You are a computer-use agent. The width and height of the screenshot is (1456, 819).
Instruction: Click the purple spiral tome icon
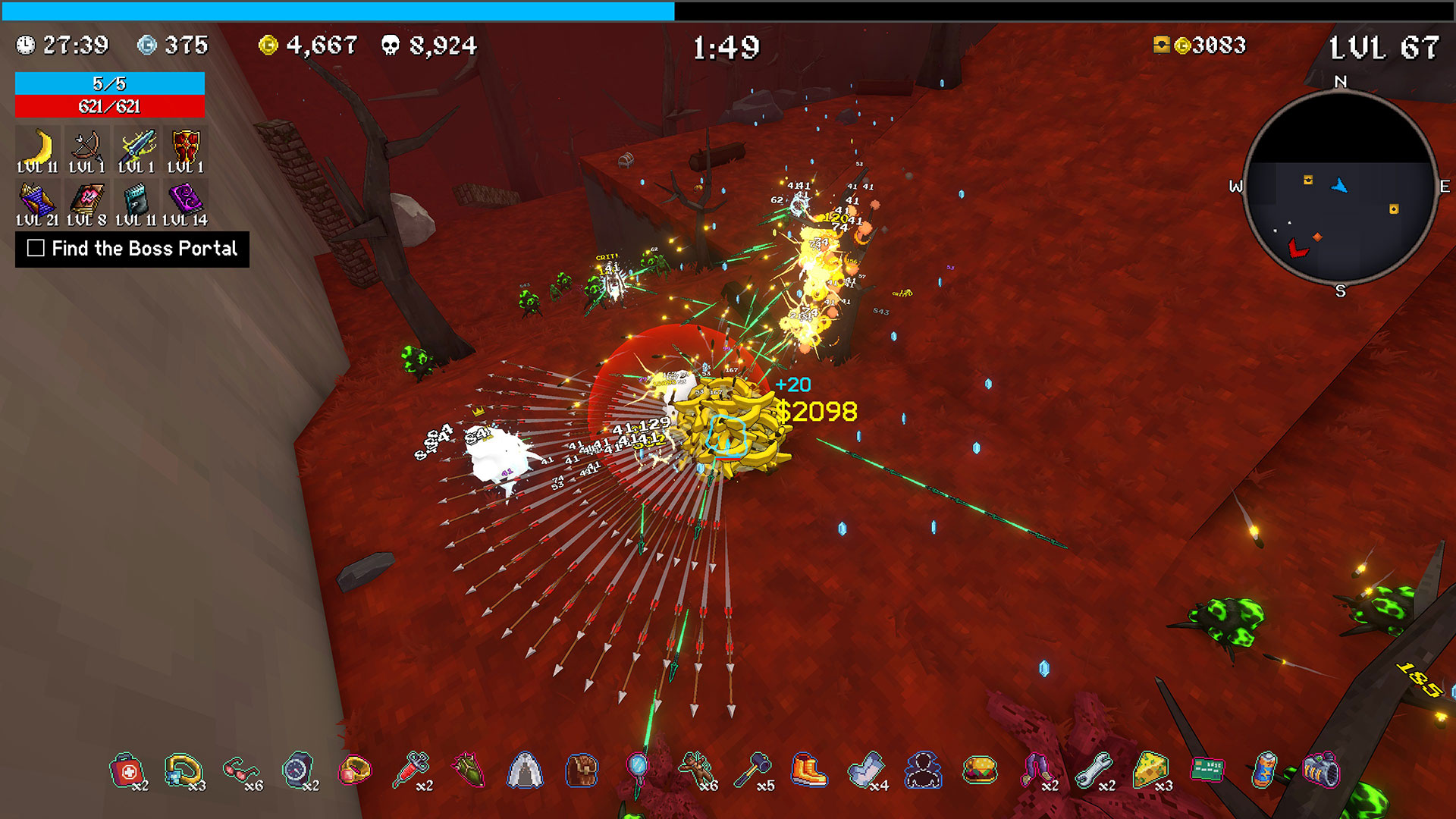(x=186, y=199)
